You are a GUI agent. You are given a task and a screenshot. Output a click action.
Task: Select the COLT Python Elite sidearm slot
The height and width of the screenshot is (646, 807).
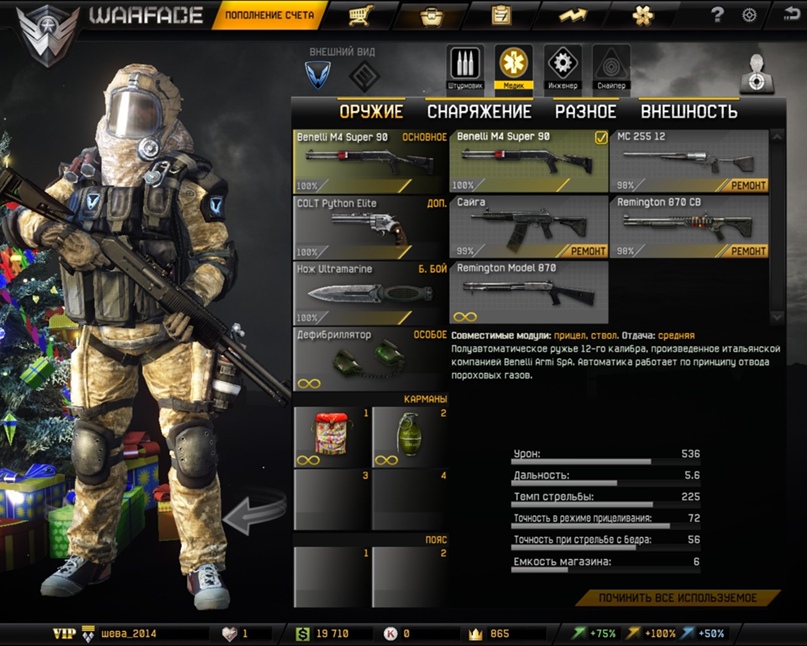click(x=370, y=227)
